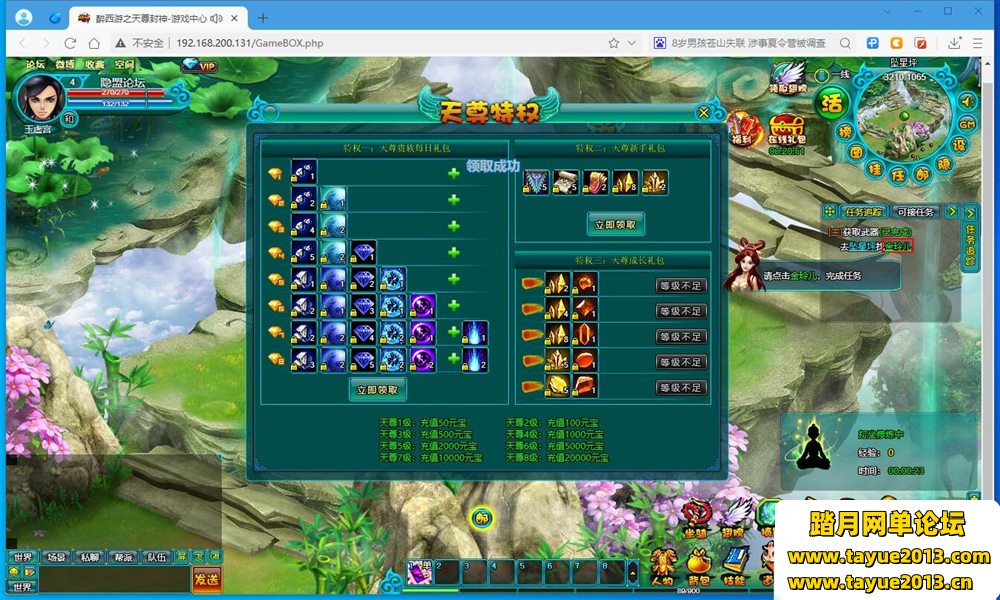Reload the page in the browser
The image size is (1000, 600).
coord(70,43)
